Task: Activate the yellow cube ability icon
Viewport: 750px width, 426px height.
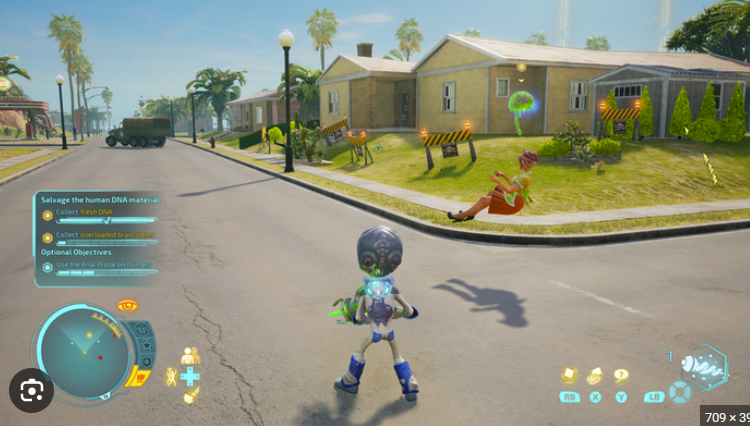Action: 569,376
